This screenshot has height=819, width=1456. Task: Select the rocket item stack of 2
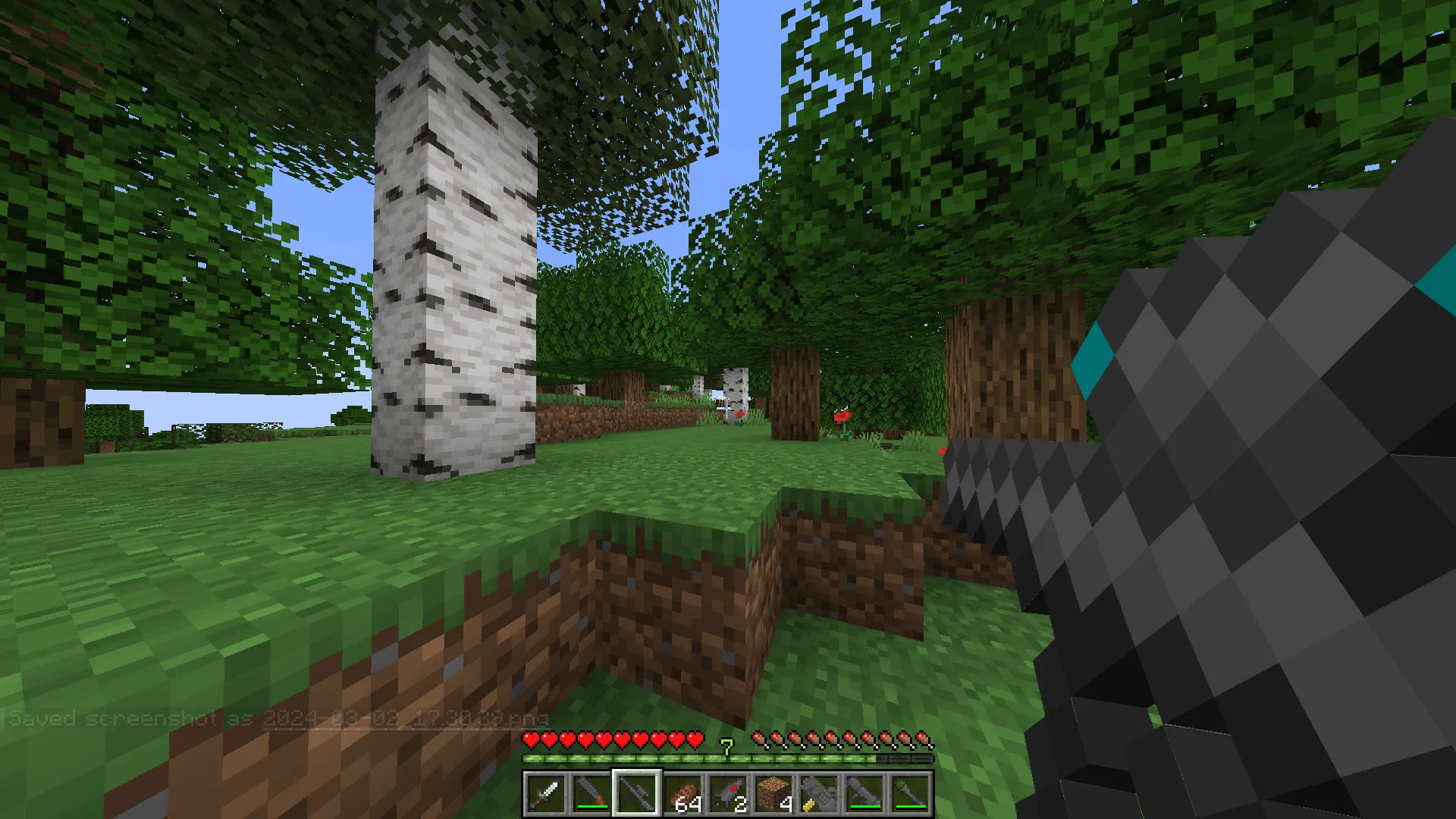728,795
